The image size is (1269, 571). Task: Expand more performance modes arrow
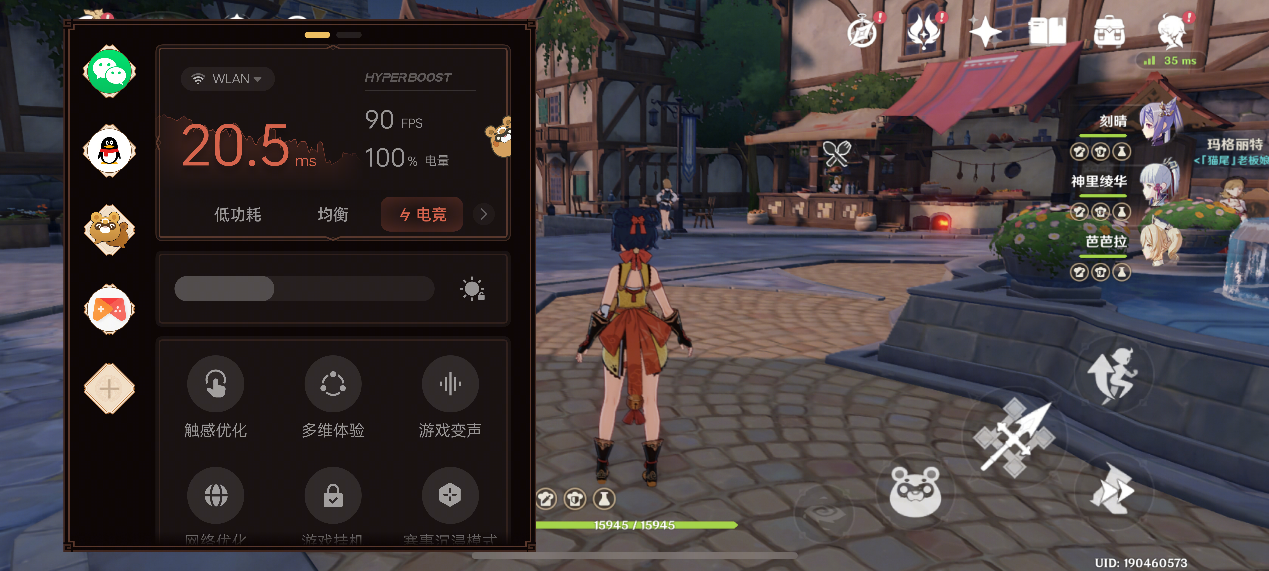click(x=484, y=214)
